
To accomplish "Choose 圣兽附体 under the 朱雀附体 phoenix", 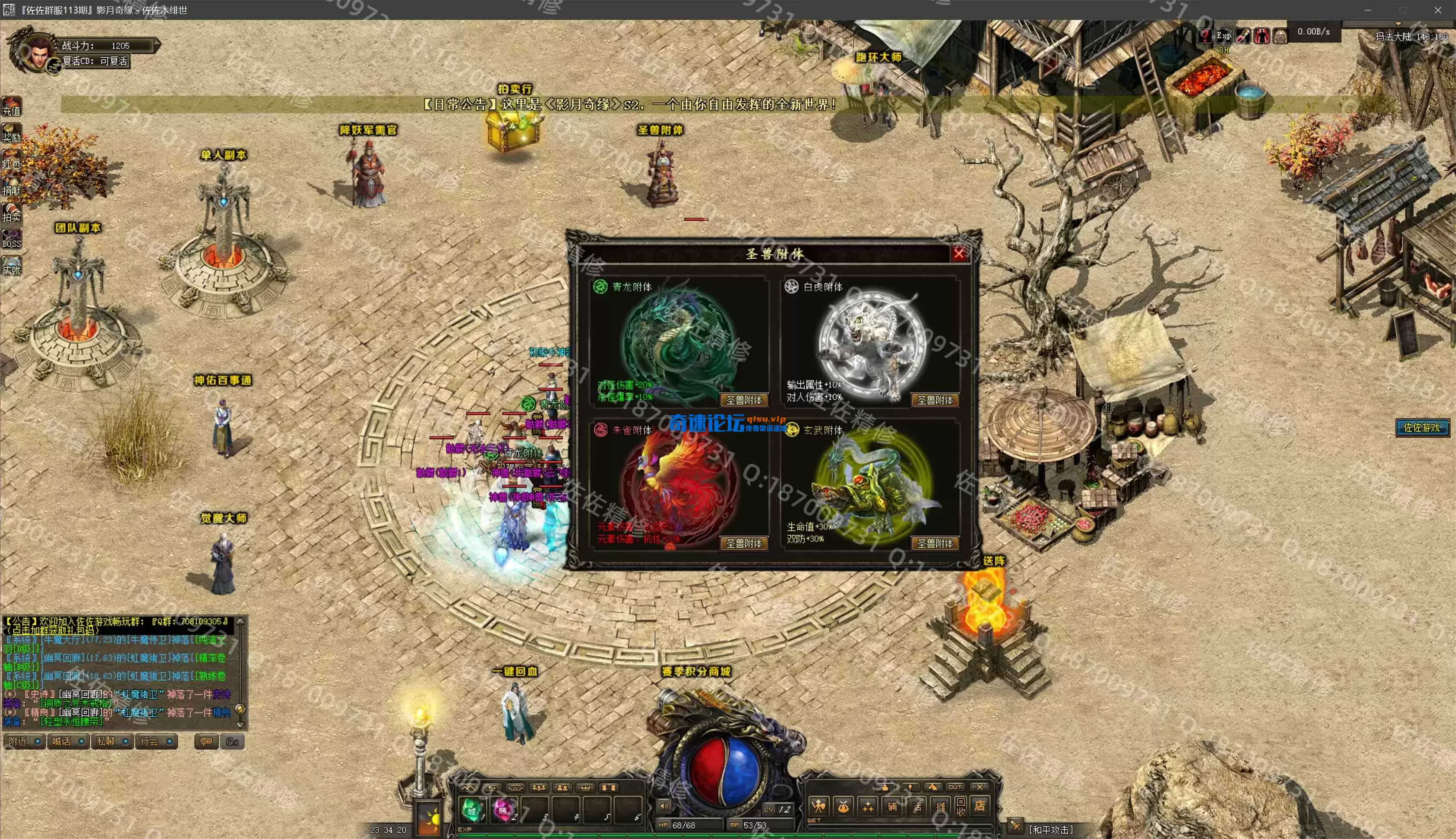I will (743, 543).
